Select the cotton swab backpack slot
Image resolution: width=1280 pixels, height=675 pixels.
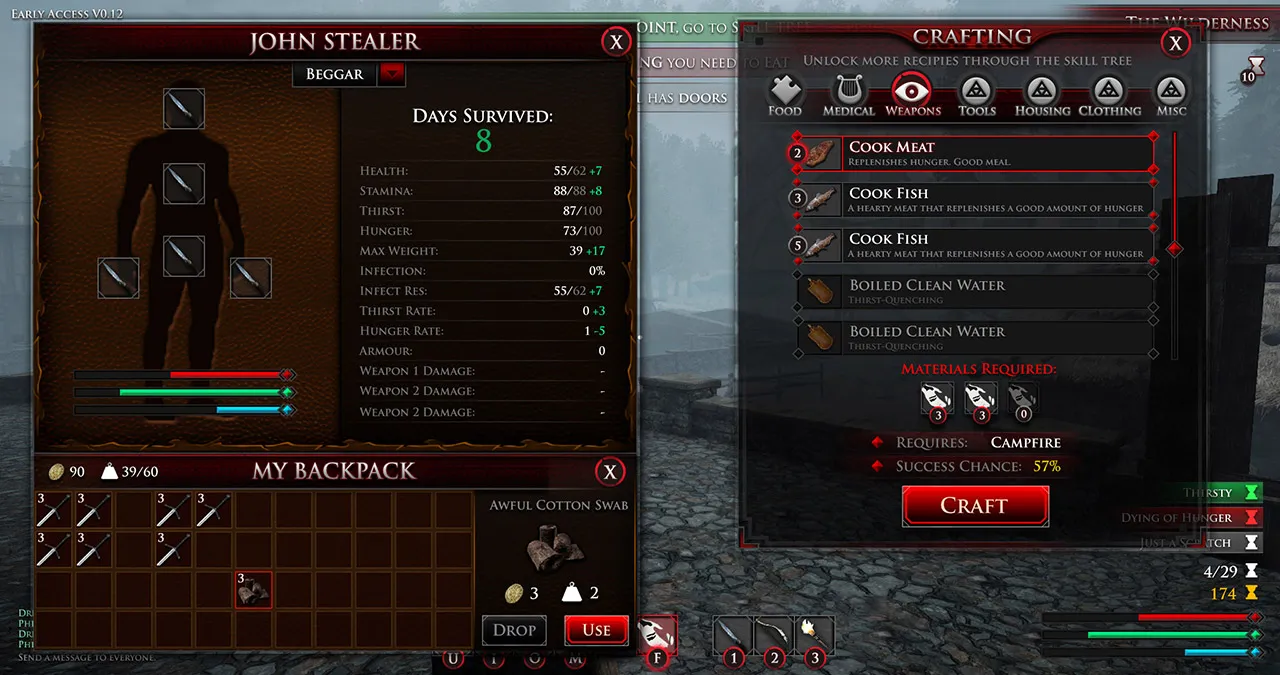point(254,589)
